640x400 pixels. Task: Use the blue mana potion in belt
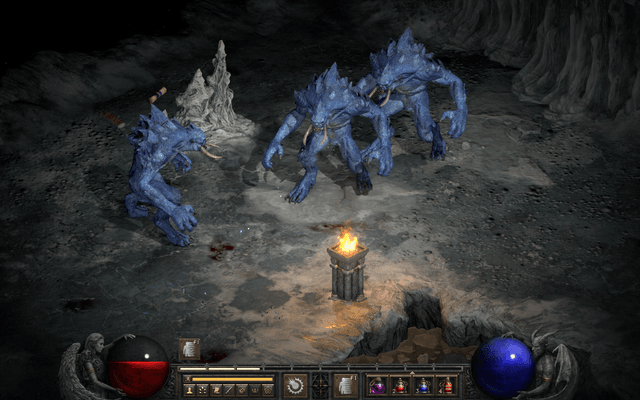point(423,386)
